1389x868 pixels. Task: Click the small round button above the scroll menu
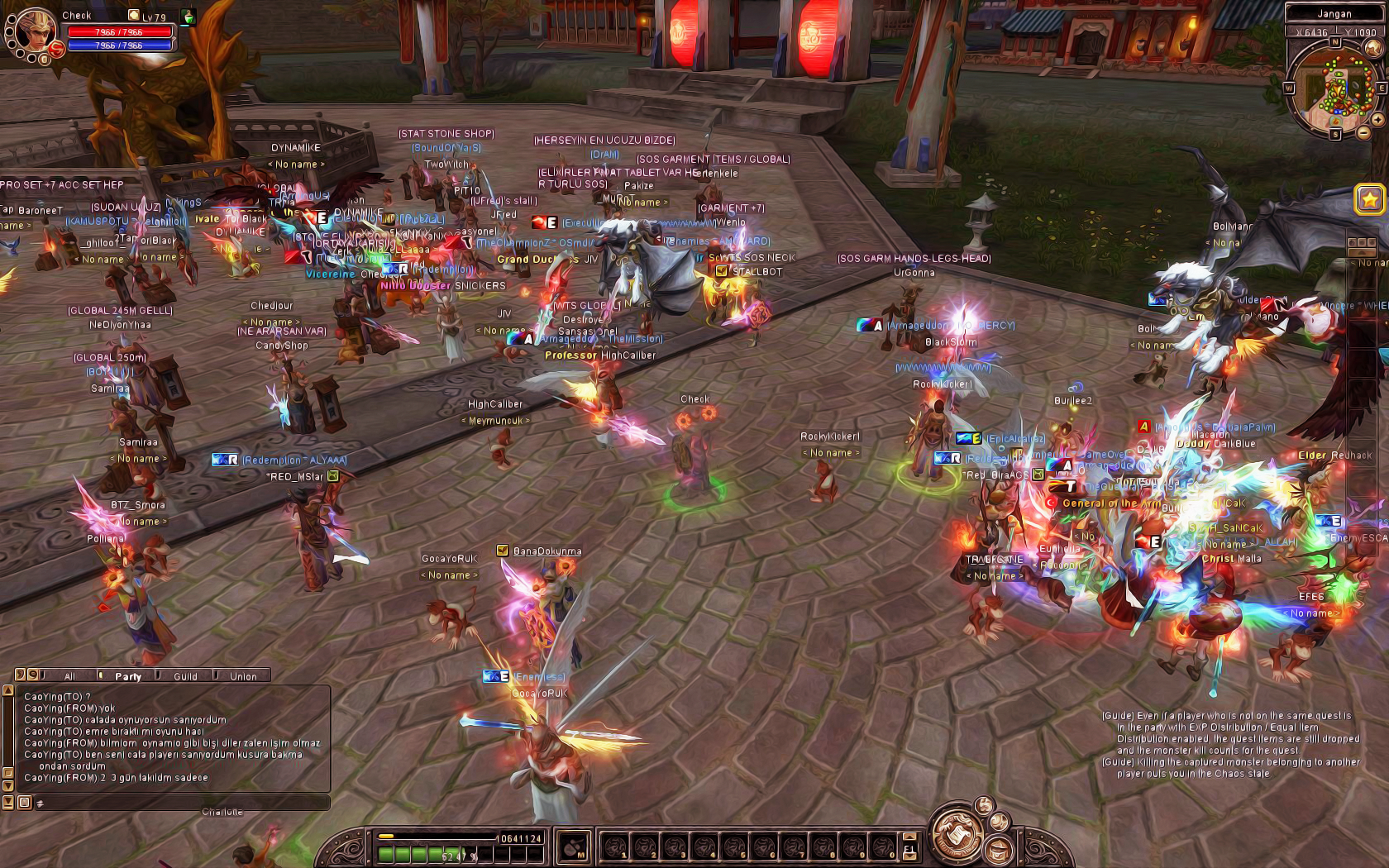(x=984, y=805)
